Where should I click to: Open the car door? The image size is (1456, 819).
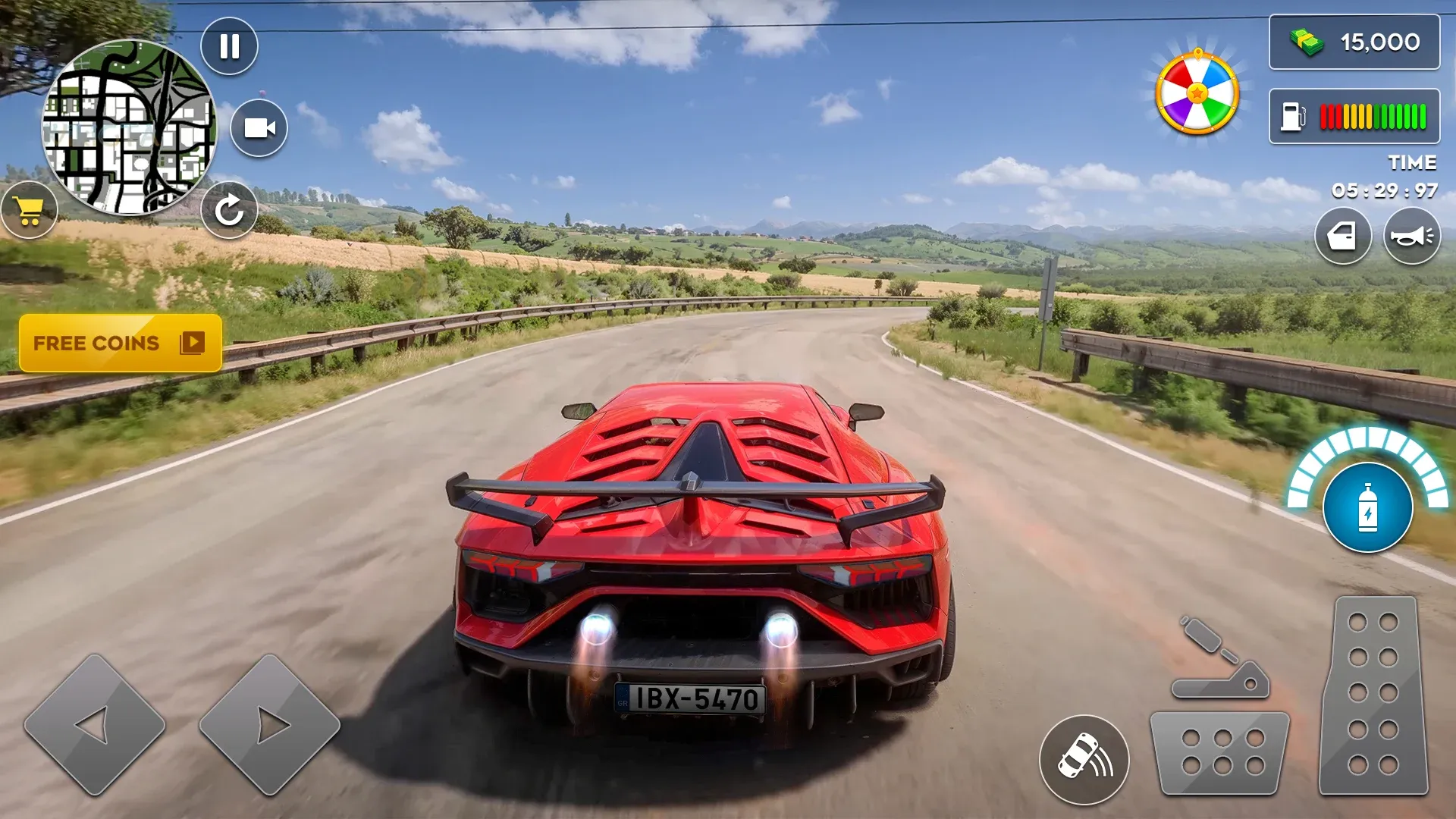pyautogui.click(x=1342, y=237)
